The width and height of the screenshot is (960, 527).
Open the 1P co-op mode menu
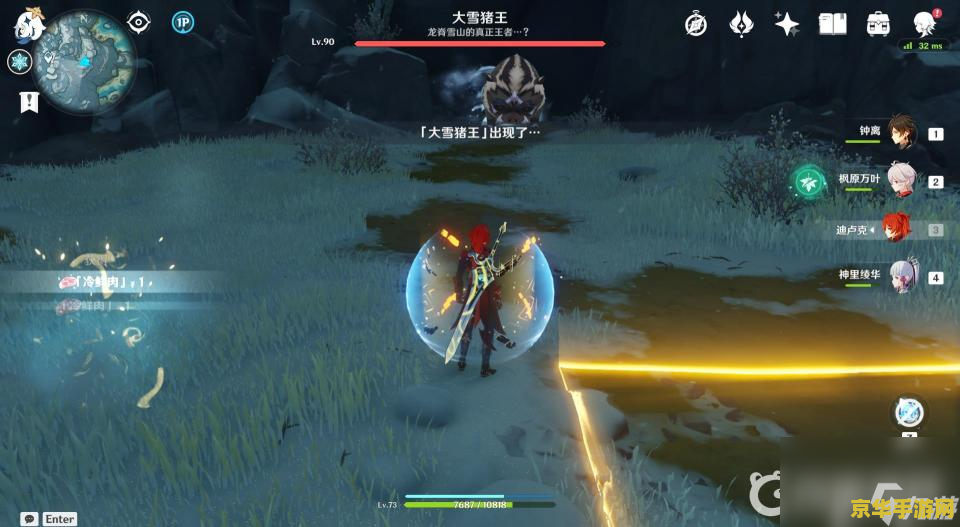pyautogui.click(x=182, y=22)
